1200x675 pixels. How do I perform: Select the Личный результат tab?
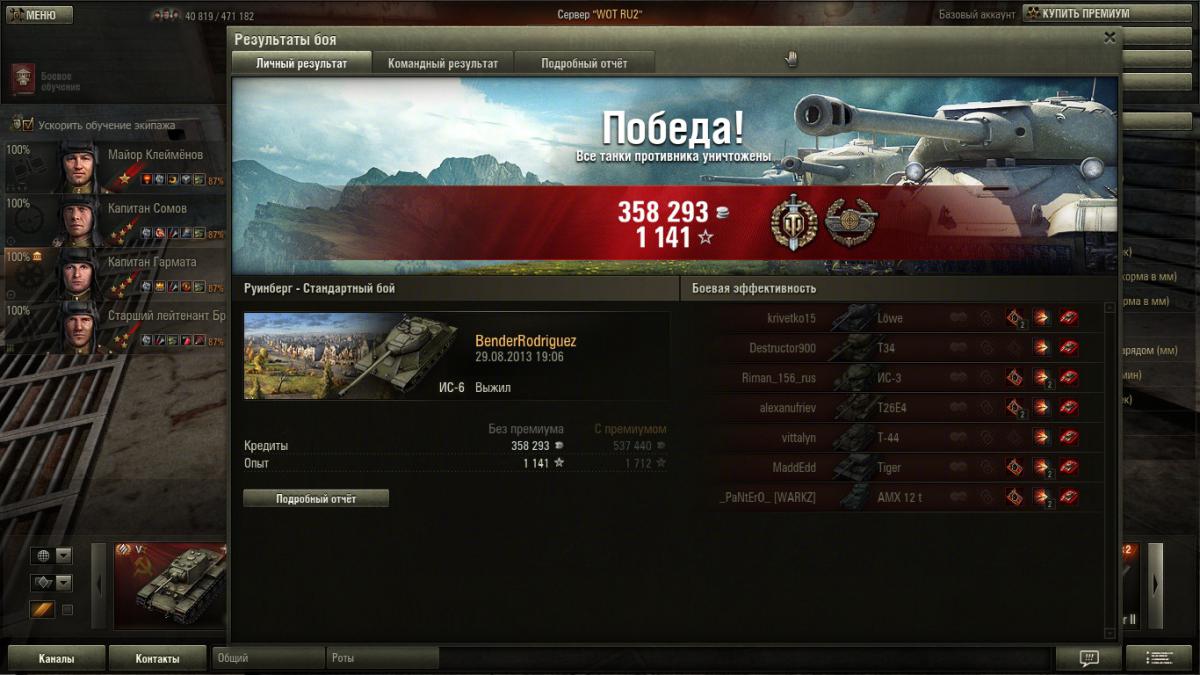click(301, 63)
